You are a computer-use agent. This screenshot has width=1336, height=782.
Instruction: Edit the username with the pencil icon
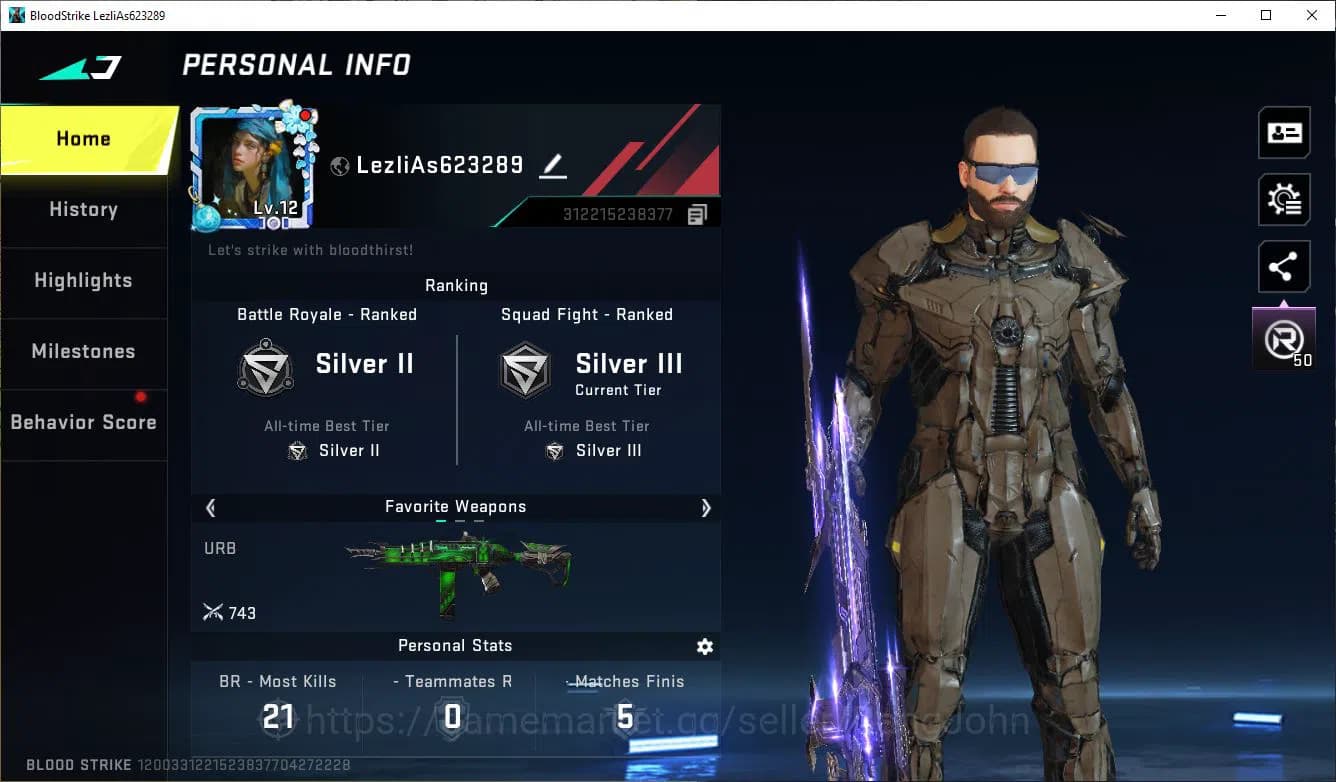pyautogui.click(x=552, y=166)
